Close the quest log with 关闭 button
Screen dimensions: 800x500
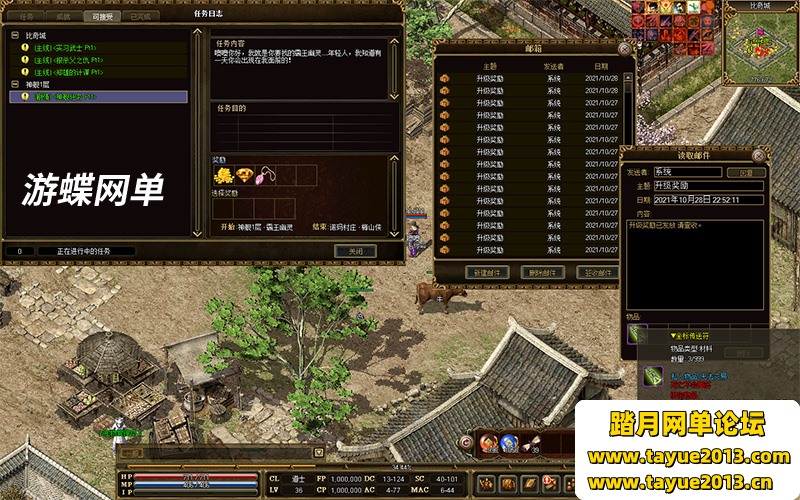(354, 251)
